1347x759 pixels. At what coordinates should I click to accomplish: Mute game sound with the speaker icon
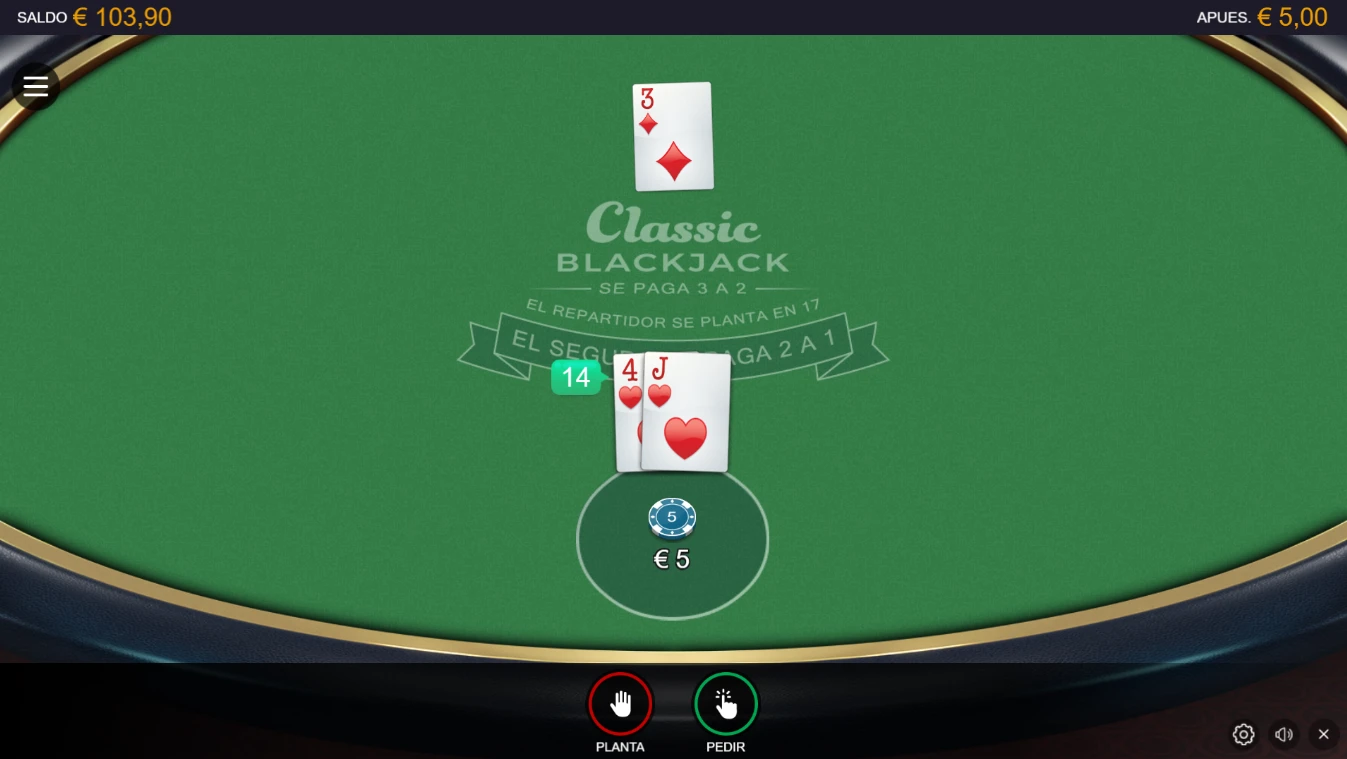tap(1284, 734)
